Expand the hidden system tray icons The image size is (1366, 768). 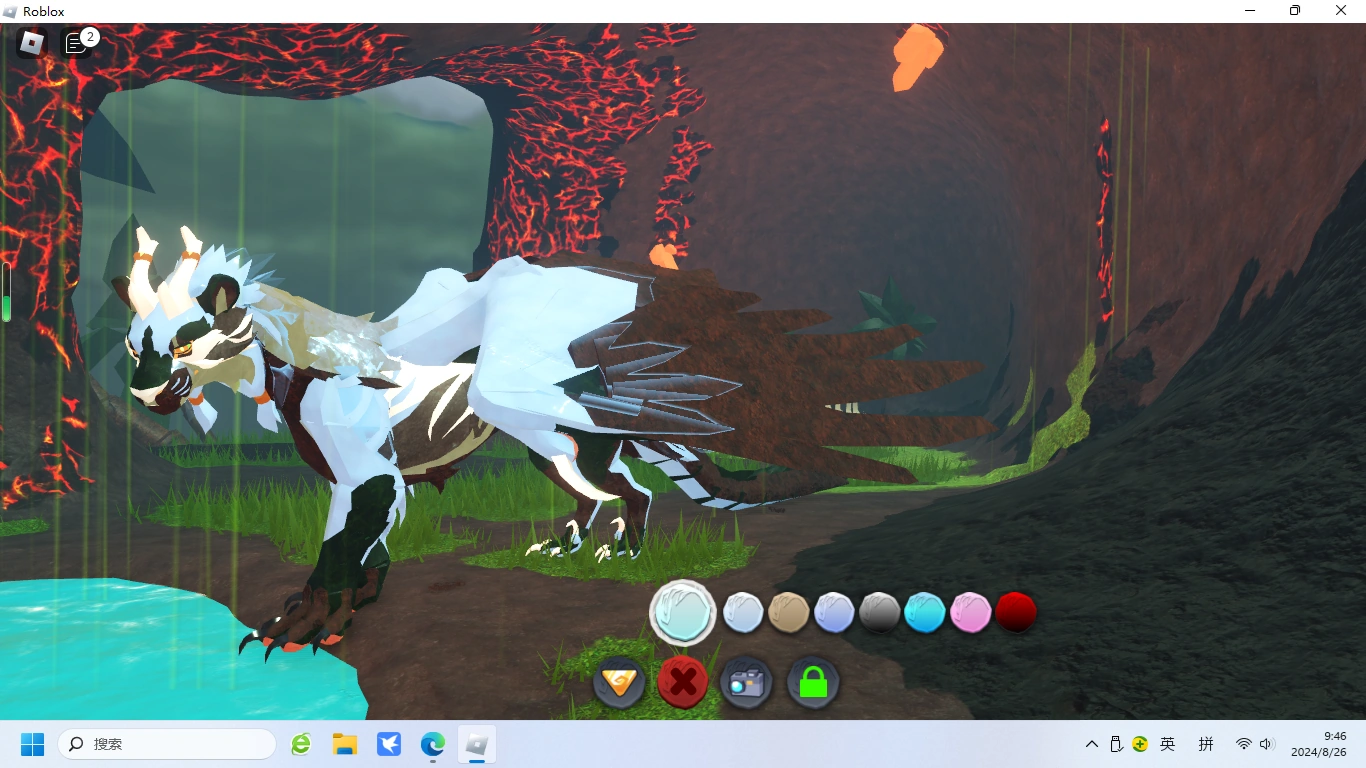point(1091,744)
